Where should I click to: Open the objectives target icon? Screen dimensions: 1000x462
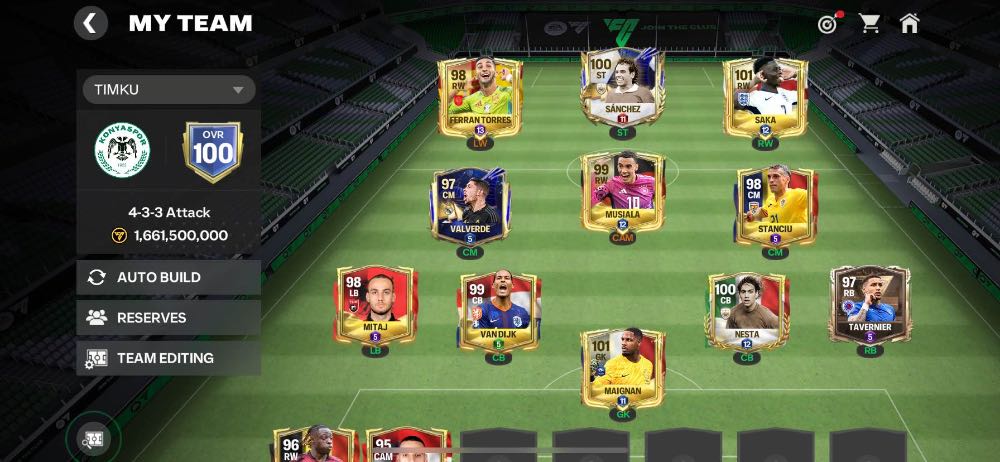click(x=827, y=24)
